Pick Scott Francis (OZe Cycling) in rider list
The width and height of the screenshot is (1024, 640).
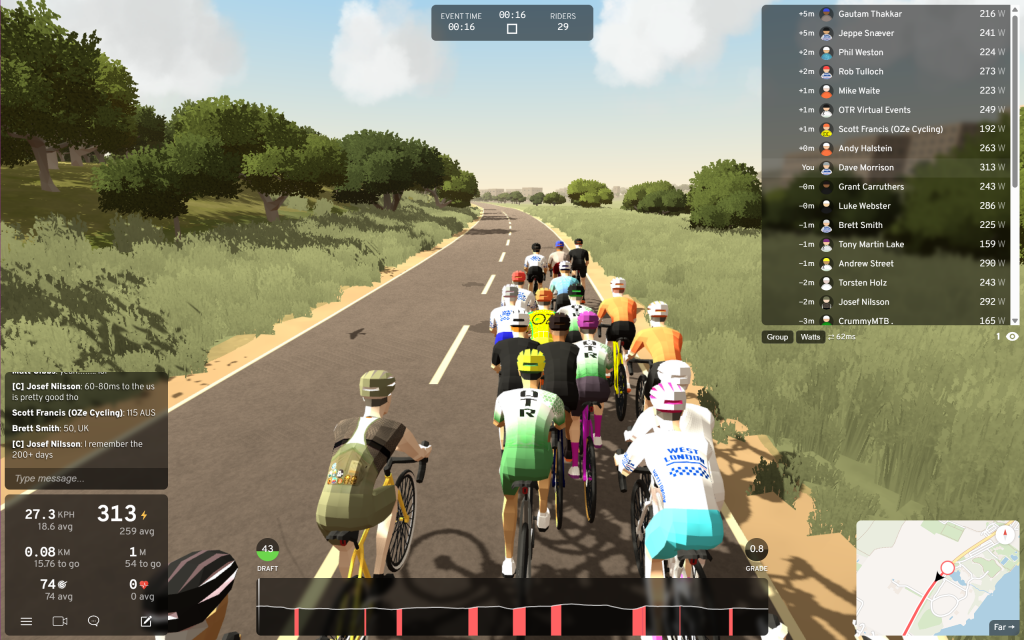[x=890, y=129]
